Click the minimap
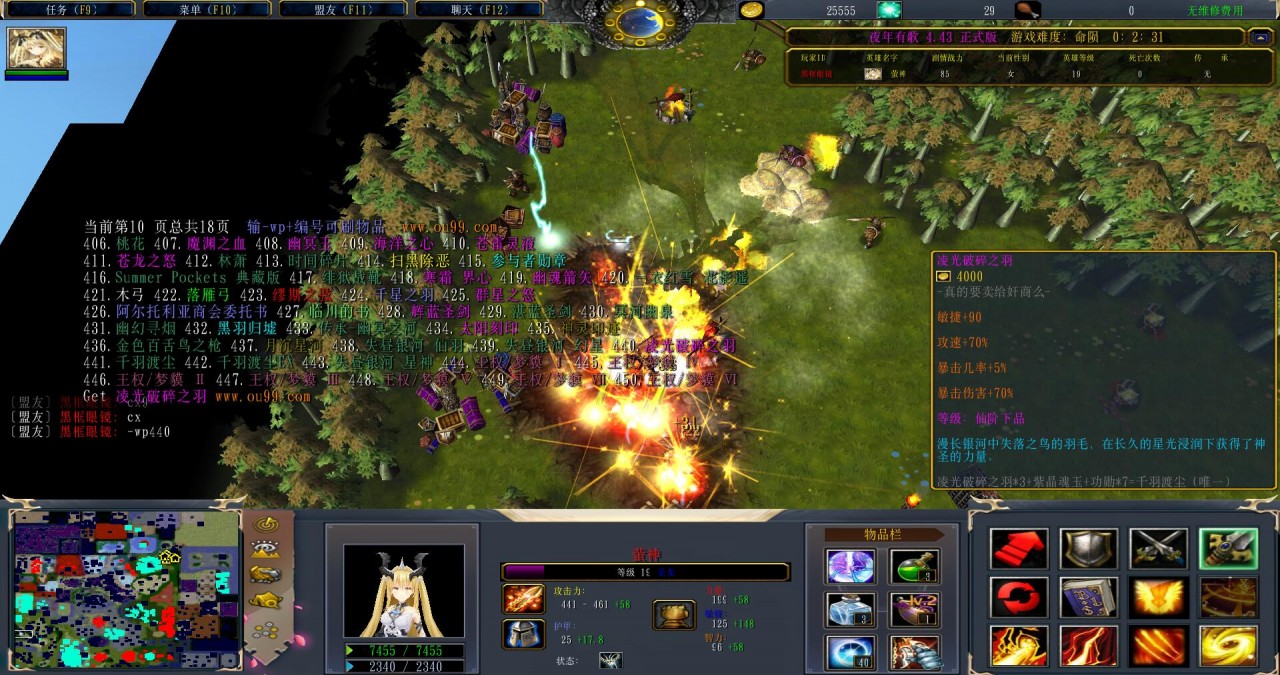 click(x=125, y=589)
